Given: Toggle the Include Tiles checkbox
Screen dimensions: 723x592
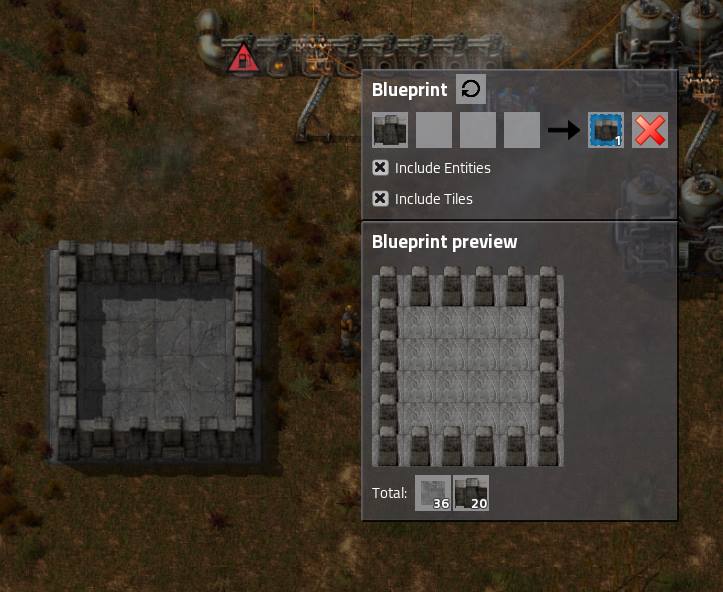Looking at the screenshot, I should coord(380,199).
